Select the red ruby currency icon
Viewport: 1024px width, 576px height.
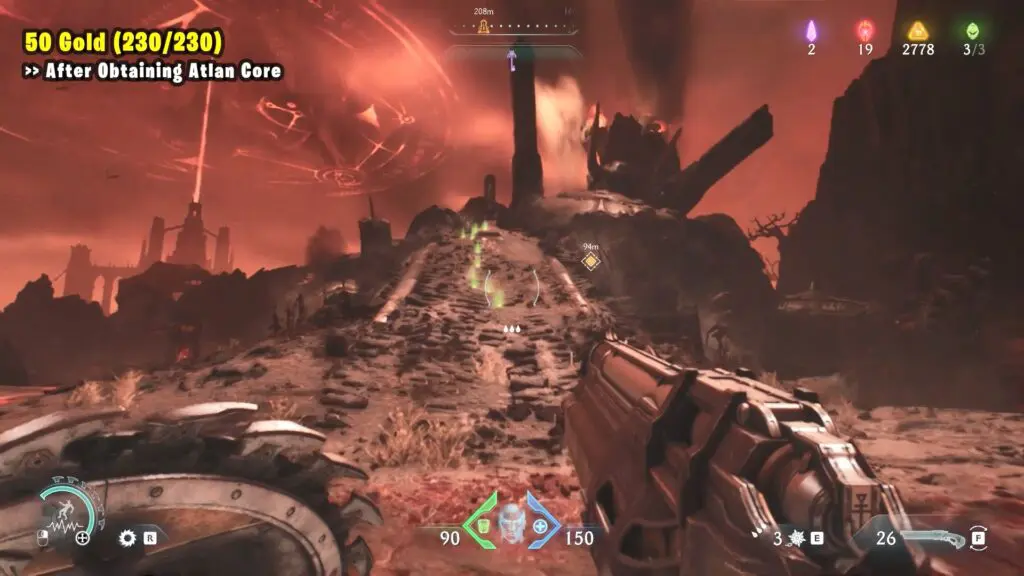[864, 30]
